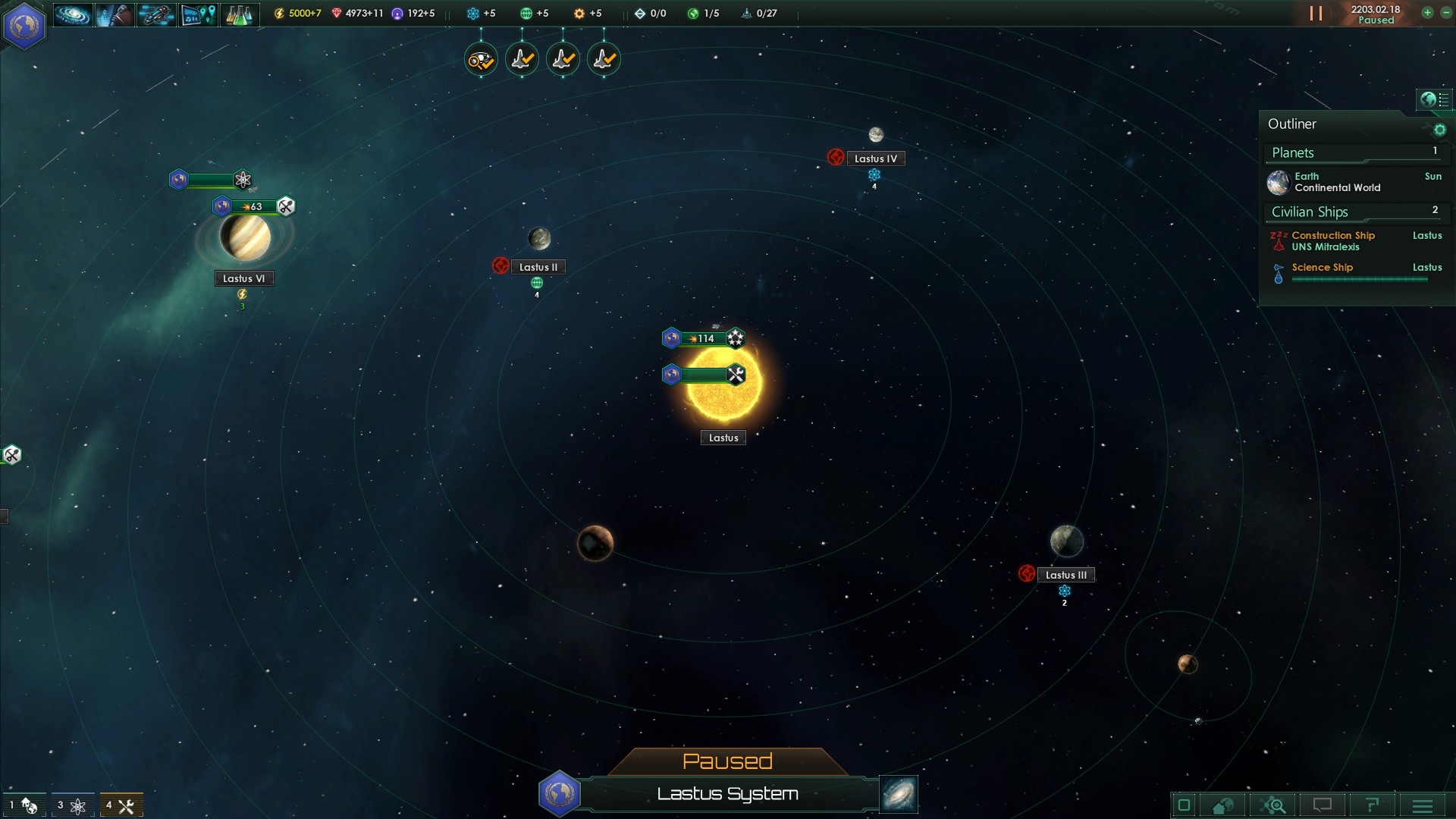
Task: Toggle the pause button near the date
Action: pyautogui.click(x=1316, y=14)
